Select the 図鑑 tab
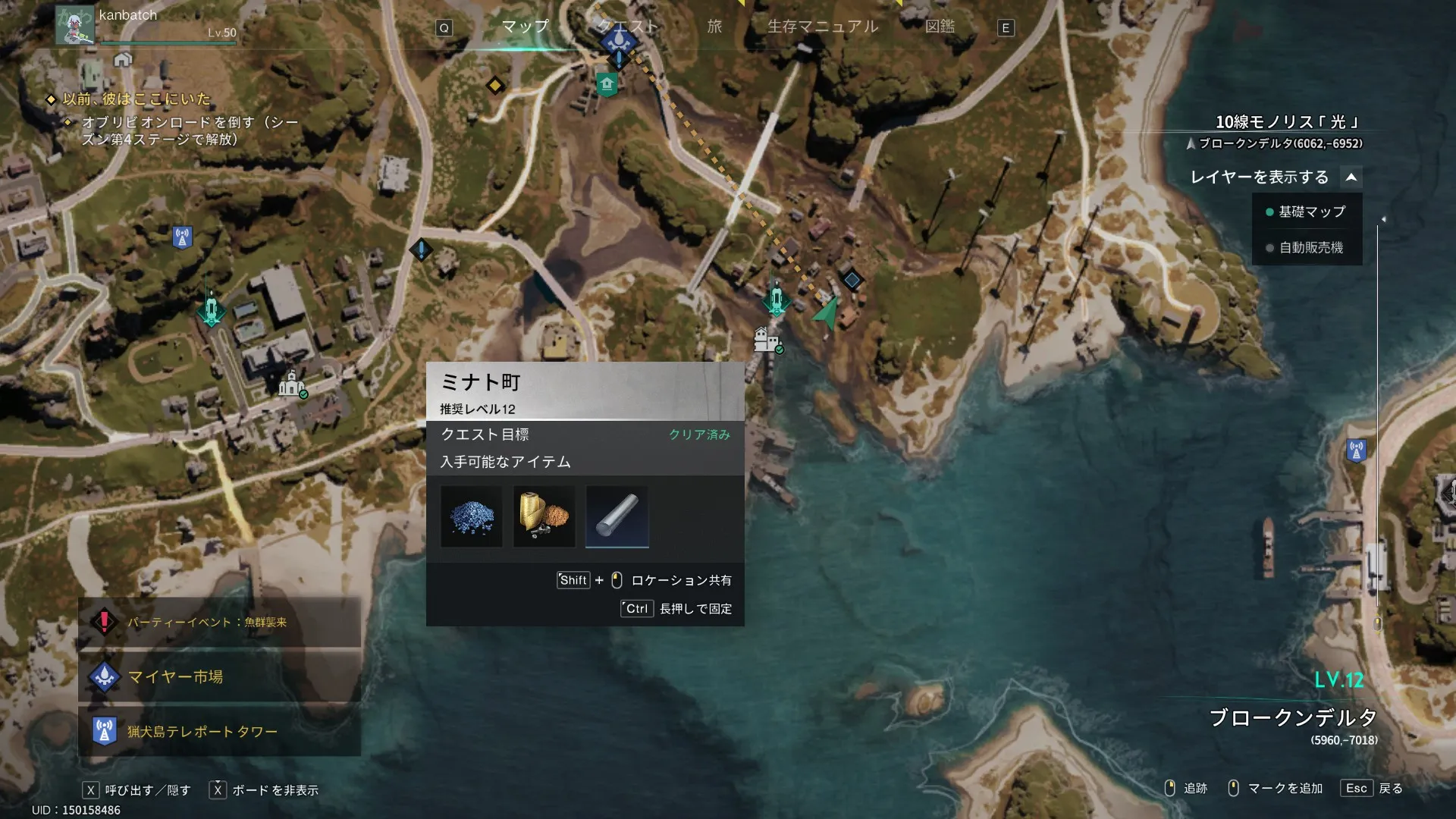1456x819 pixels. [x=940, y=27]
